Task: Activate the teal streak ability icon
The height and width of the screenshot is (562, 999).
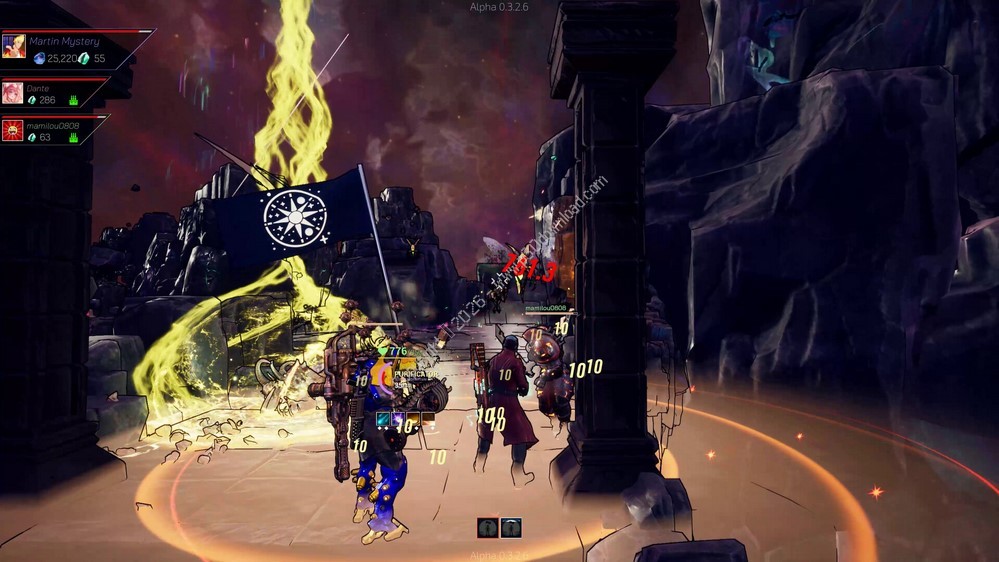Action: pyautogui.click(x=383, y=418)
